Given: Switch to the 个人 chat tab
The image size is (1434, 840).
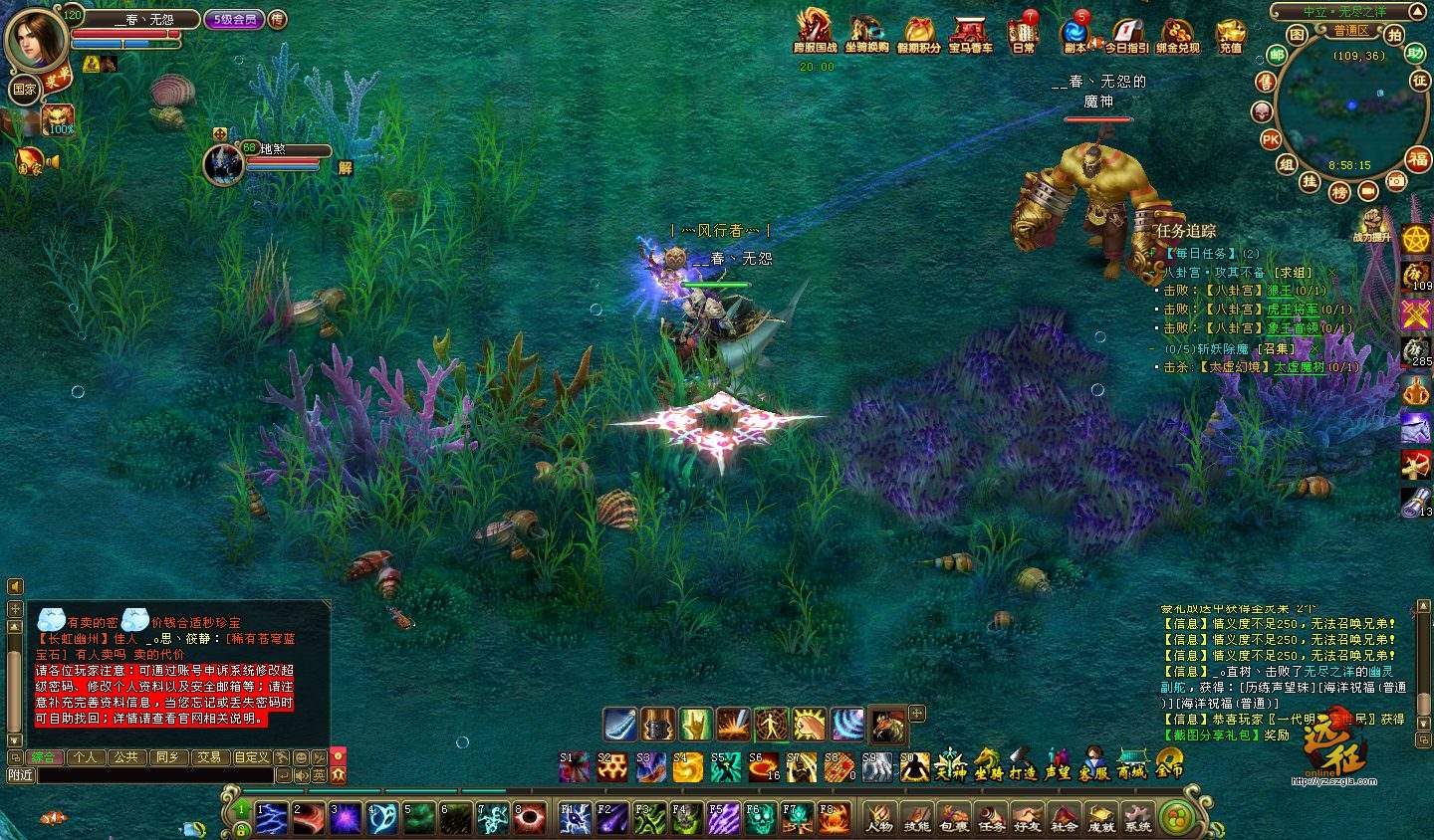Looking at the screenshot, I should [x=85, y=757].
